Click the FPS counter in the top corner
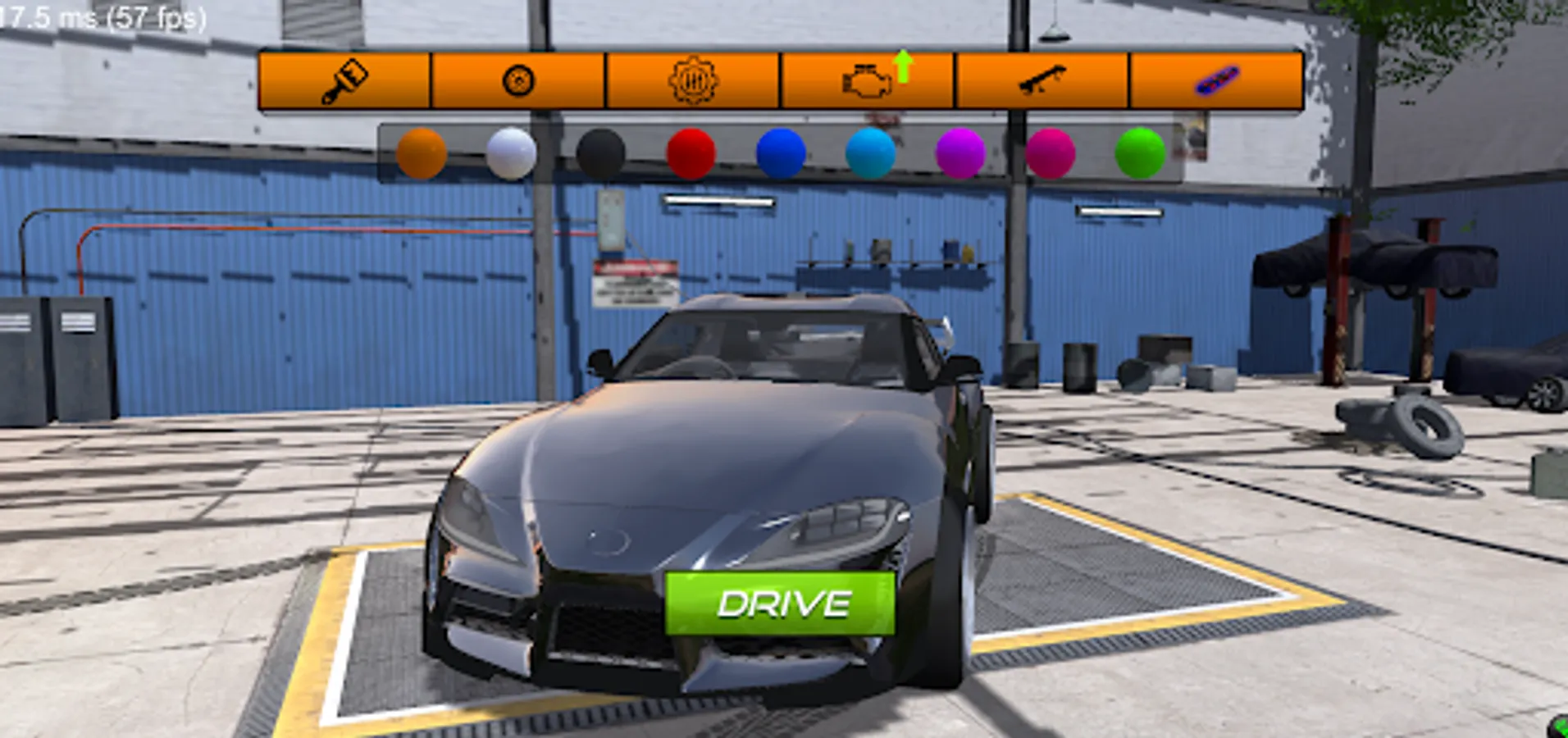The image size is (1568, 738). (98, 16)
